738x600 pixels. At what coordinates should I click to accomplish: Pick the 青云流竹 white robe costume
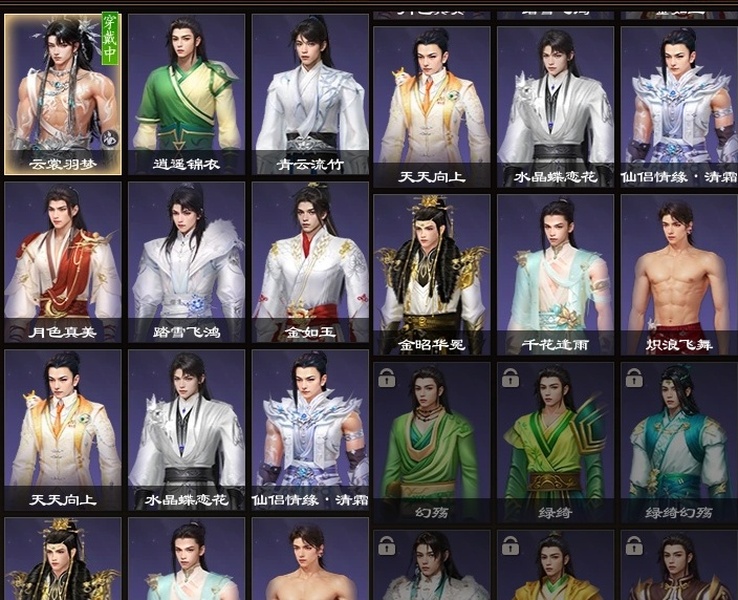tap(310, 94)
